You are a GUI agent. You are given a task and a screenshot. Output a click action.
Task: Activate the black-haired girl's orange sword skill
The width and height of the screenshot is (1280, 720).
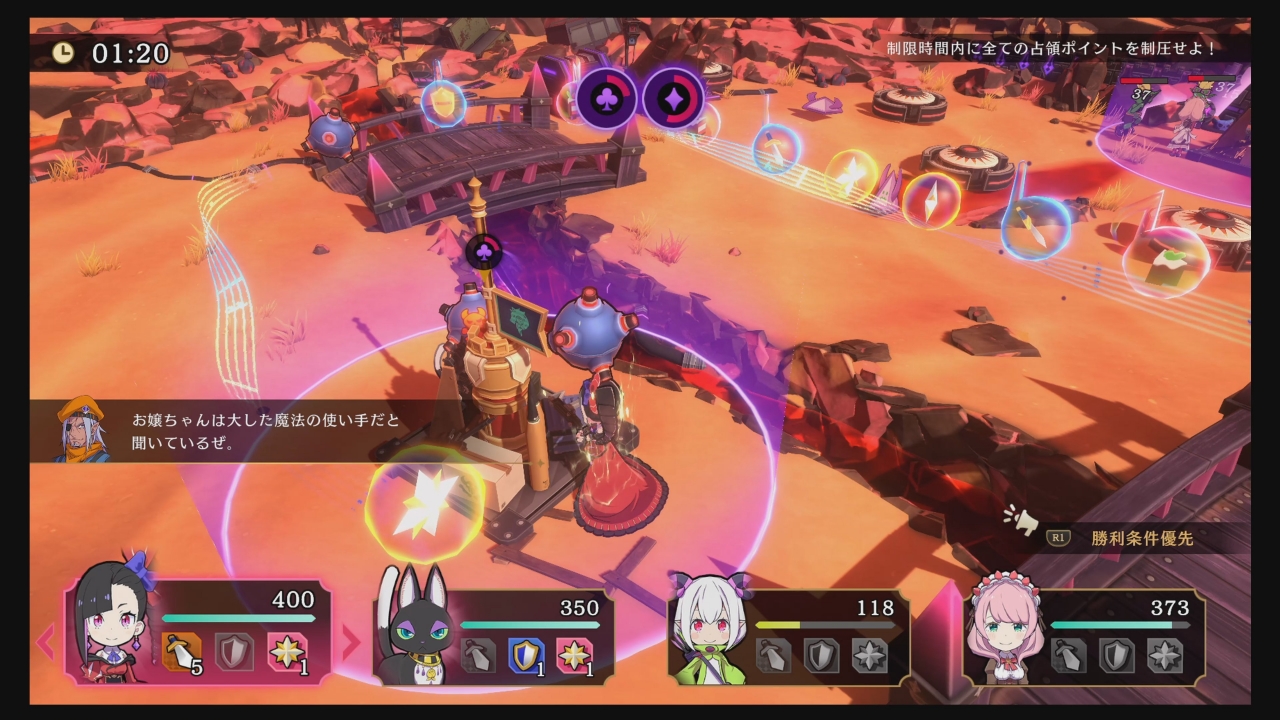(x=181, y=653)
